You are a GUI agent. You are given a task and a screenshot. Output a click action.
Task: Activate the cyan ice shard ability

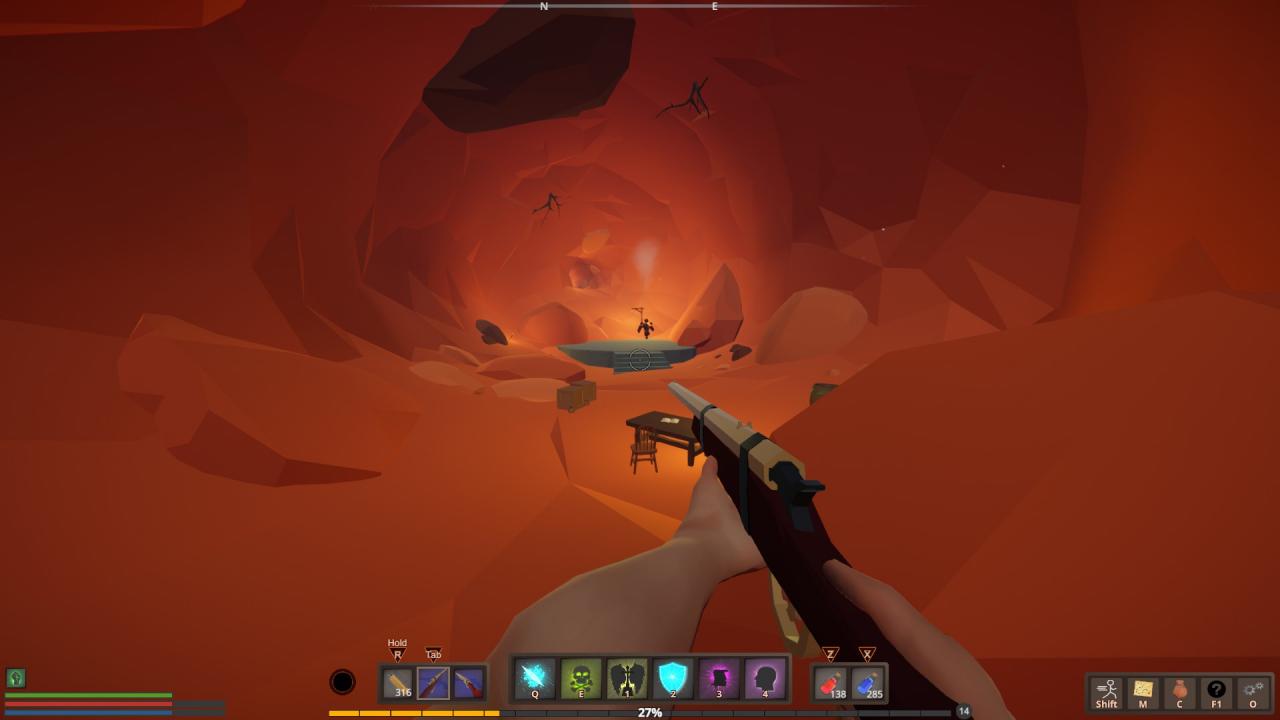pos(535,679)
